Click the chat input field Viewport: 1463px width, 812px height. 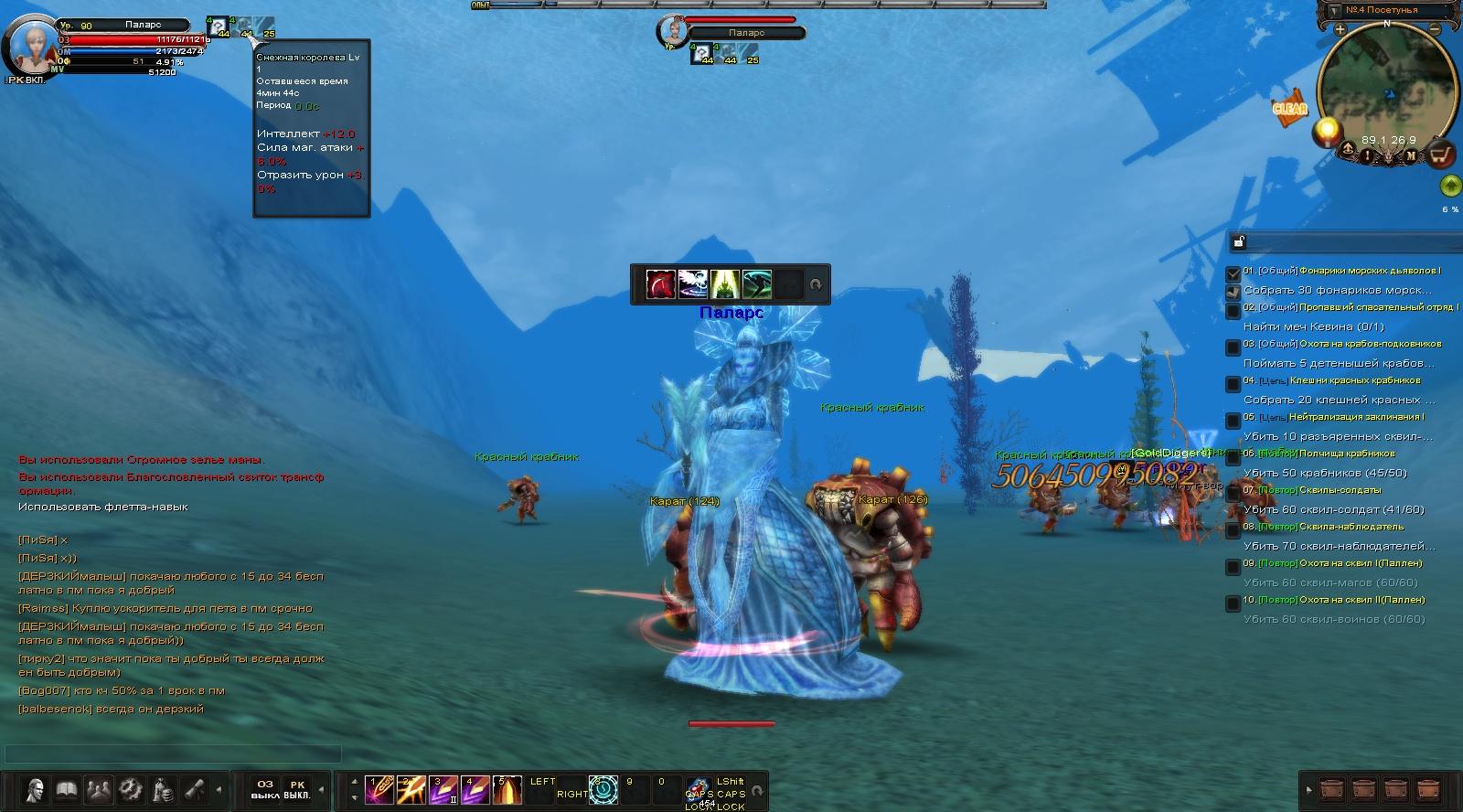174,753
